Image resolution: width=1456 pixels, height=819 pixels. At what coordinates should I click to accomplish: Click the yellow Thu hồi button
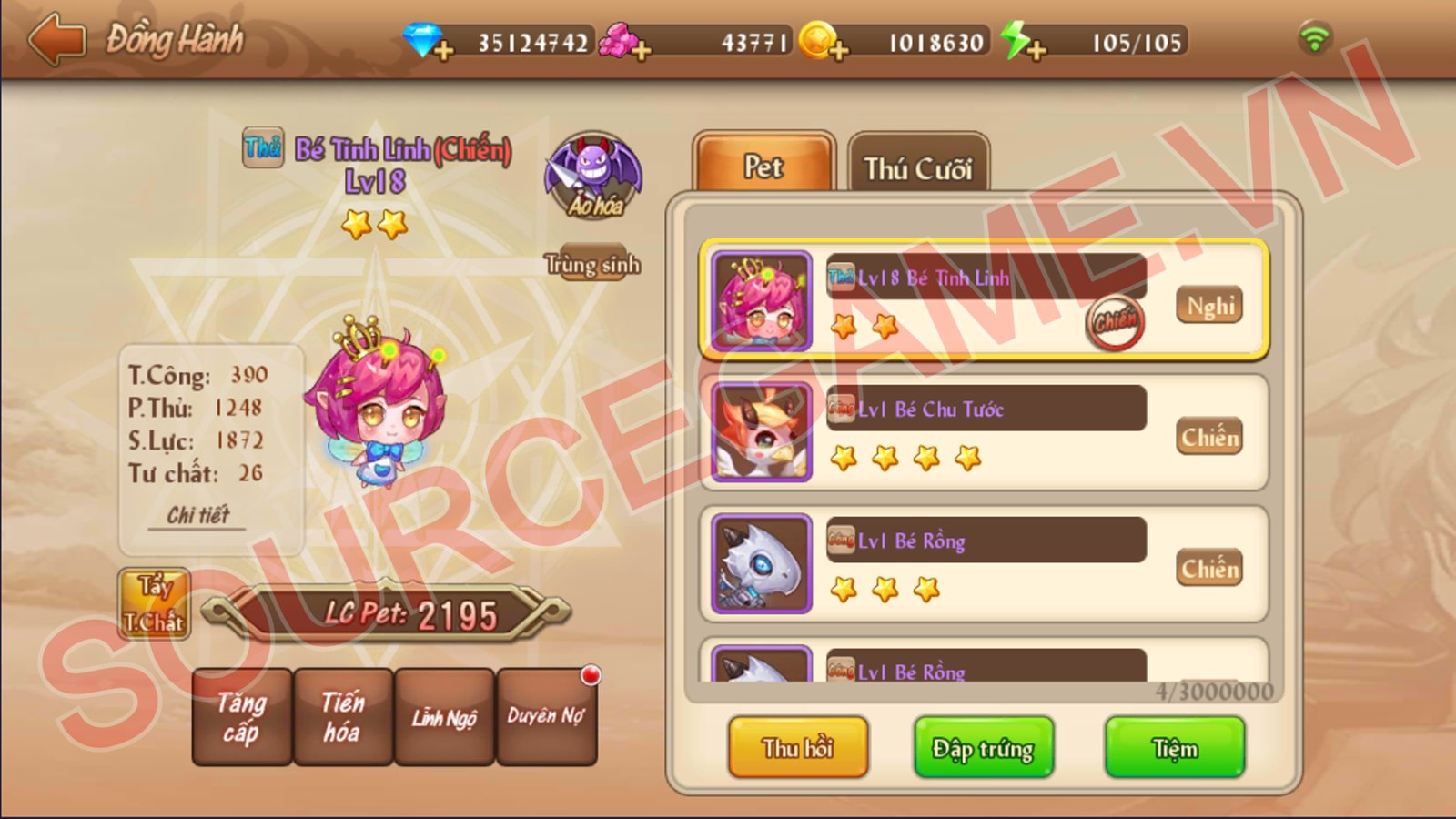[x=798, y=748]
